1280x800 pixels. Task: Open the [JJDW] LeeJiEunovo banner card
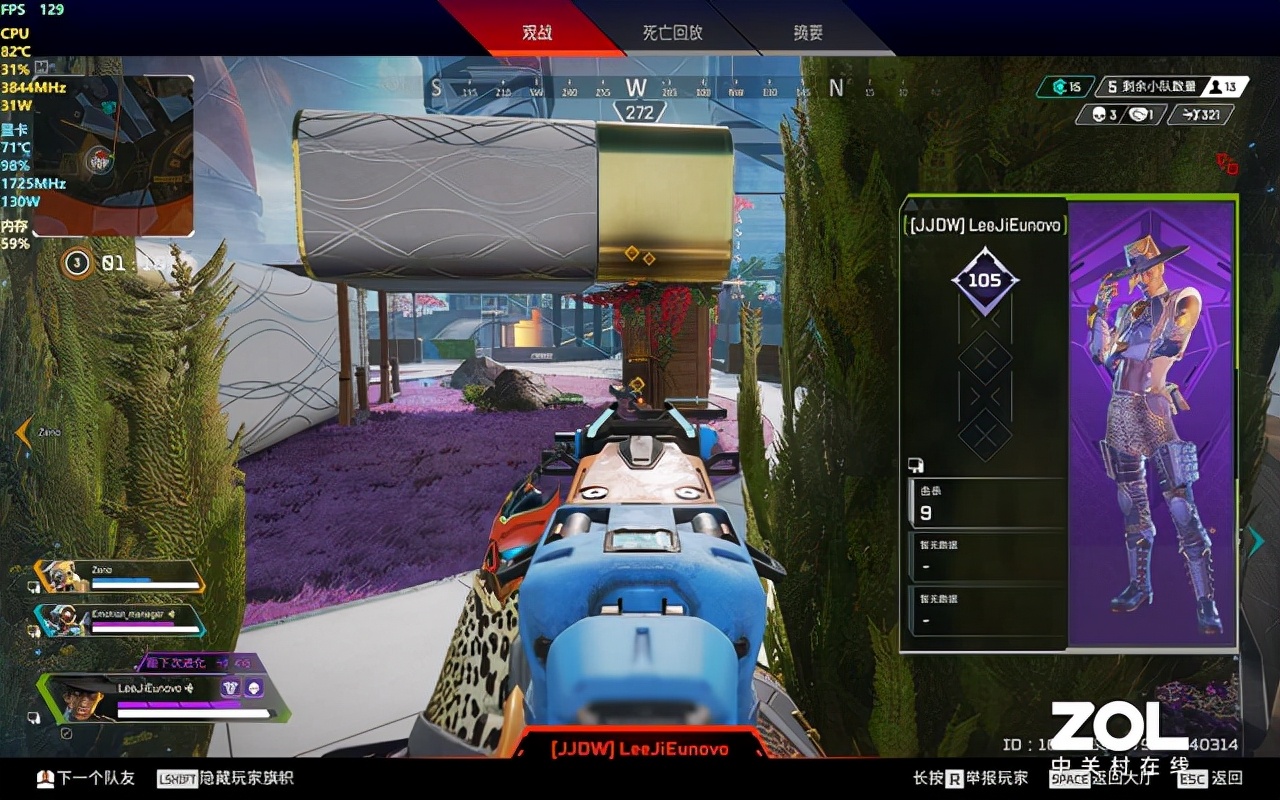985,226
